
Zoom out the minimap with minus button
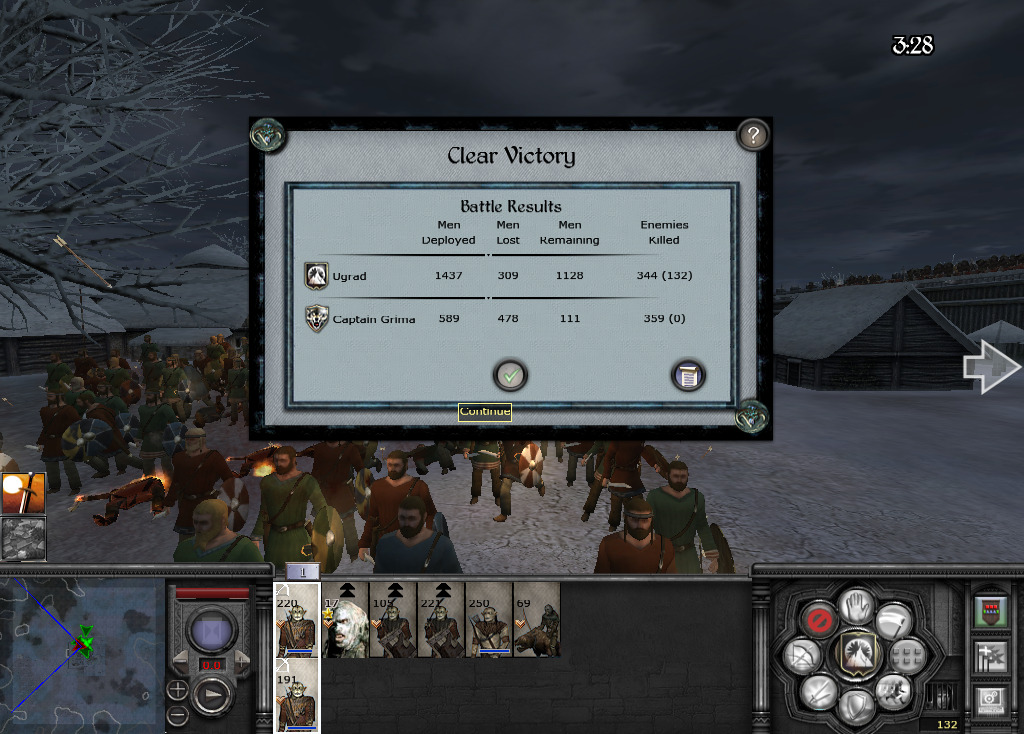pos(177,714)
